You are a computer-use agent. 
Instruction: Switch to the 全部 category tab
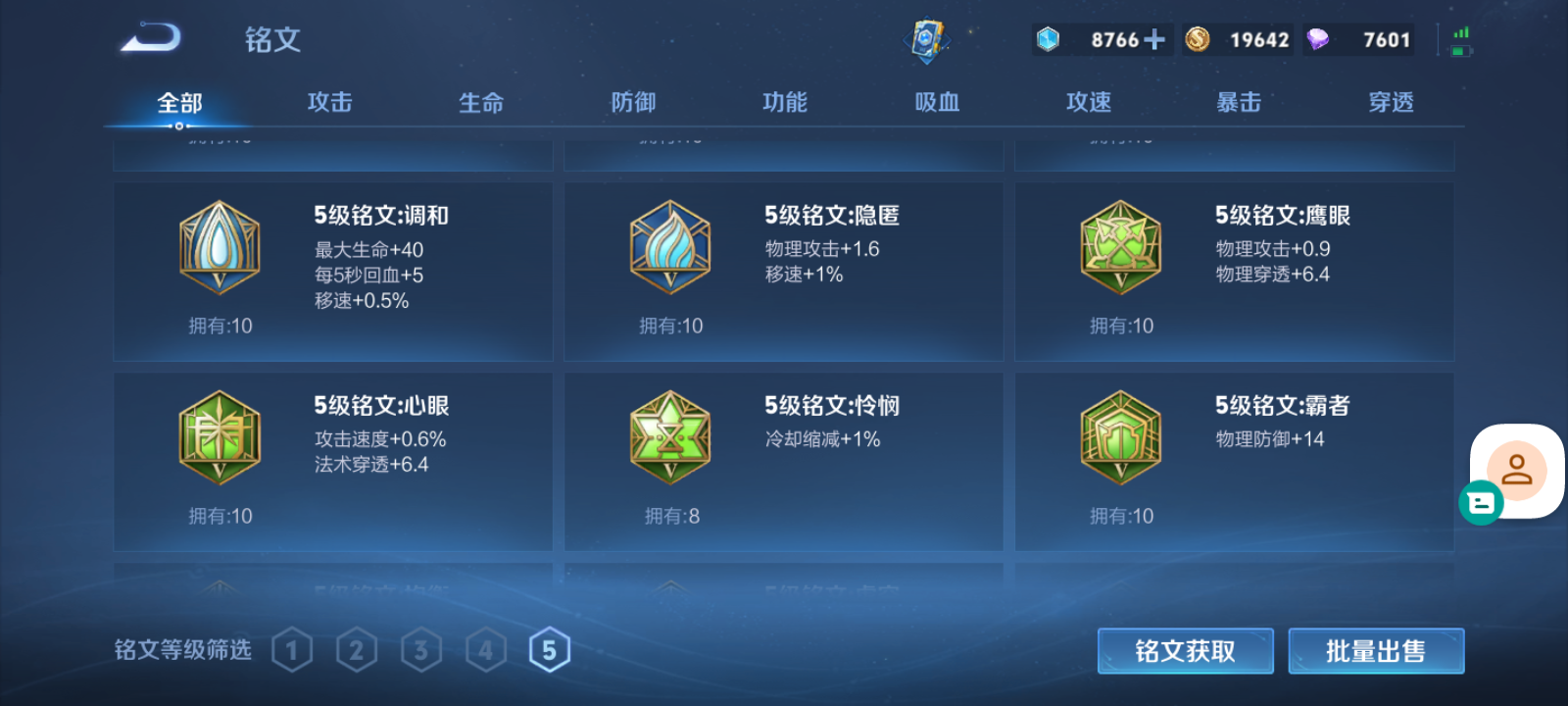(x=176, y=101)
